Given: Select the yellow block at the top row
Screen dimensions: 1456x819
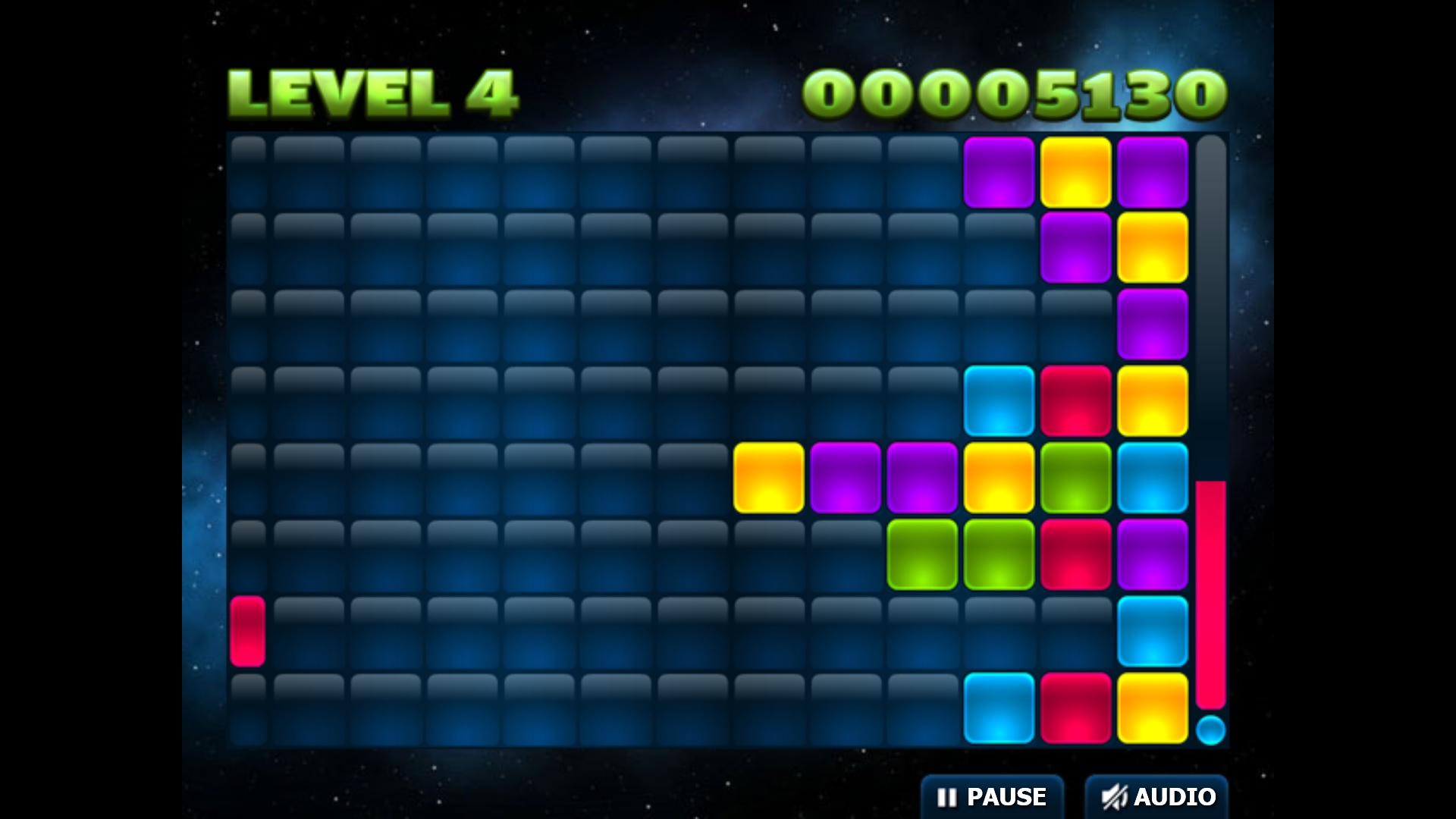Looking at the screenshot, I should 1075,171.
